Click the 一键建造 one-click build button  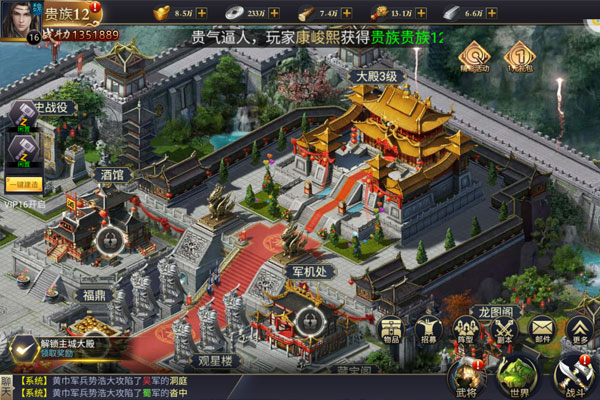click(24, 185)
